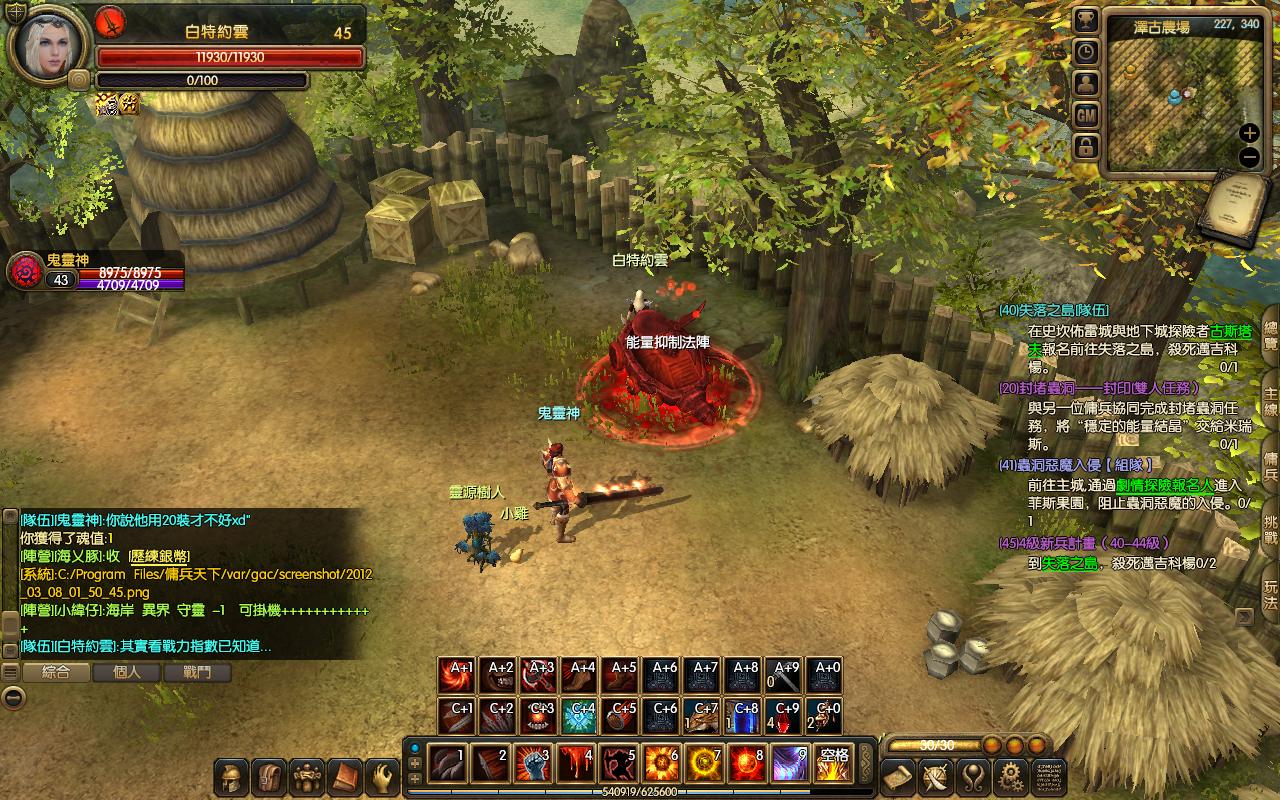1280x800 pixels.
Task: Switch chat to the 個人 tab
Action: [x=127, y=672]
